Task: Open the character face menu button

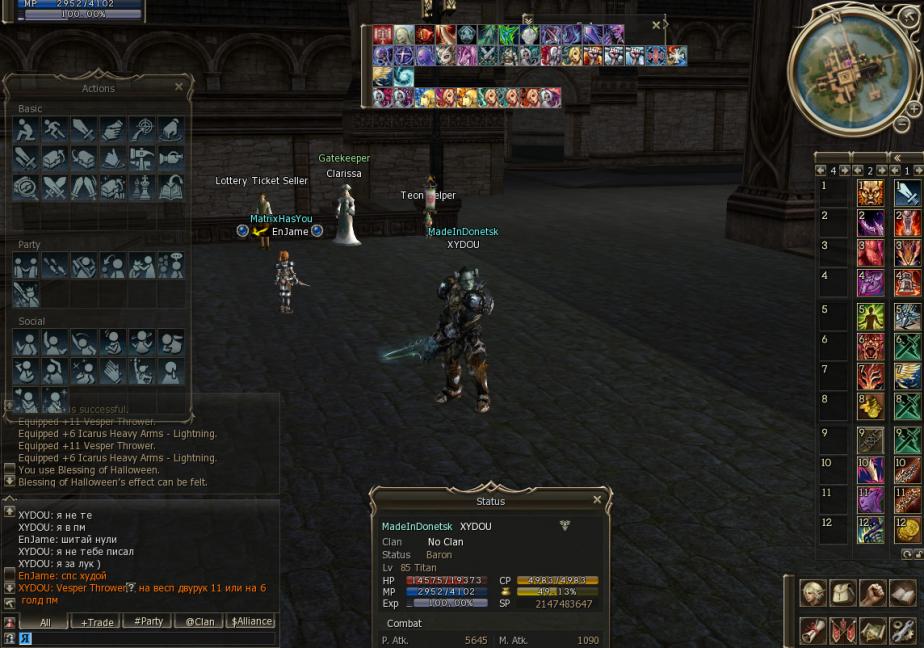Action: point(813,593)
